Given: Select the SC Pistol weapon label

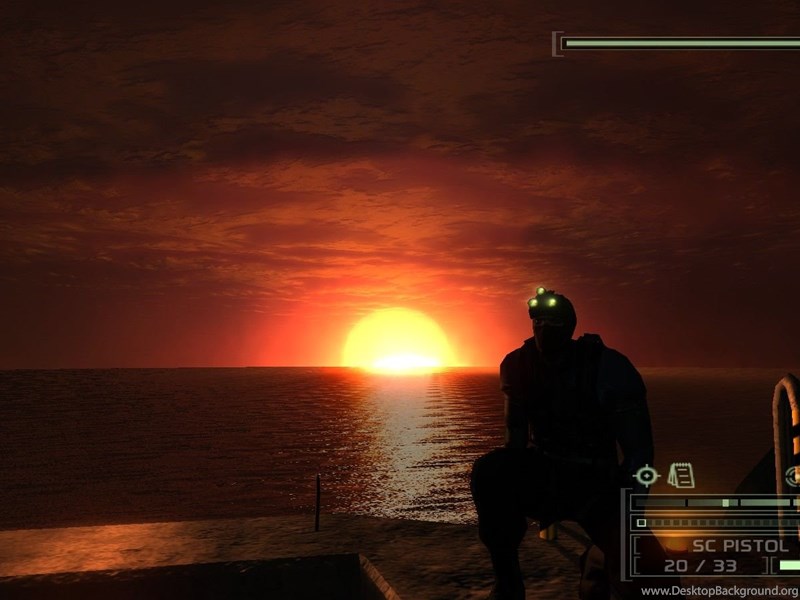Looking at the screenshot, I should point(741,546).
